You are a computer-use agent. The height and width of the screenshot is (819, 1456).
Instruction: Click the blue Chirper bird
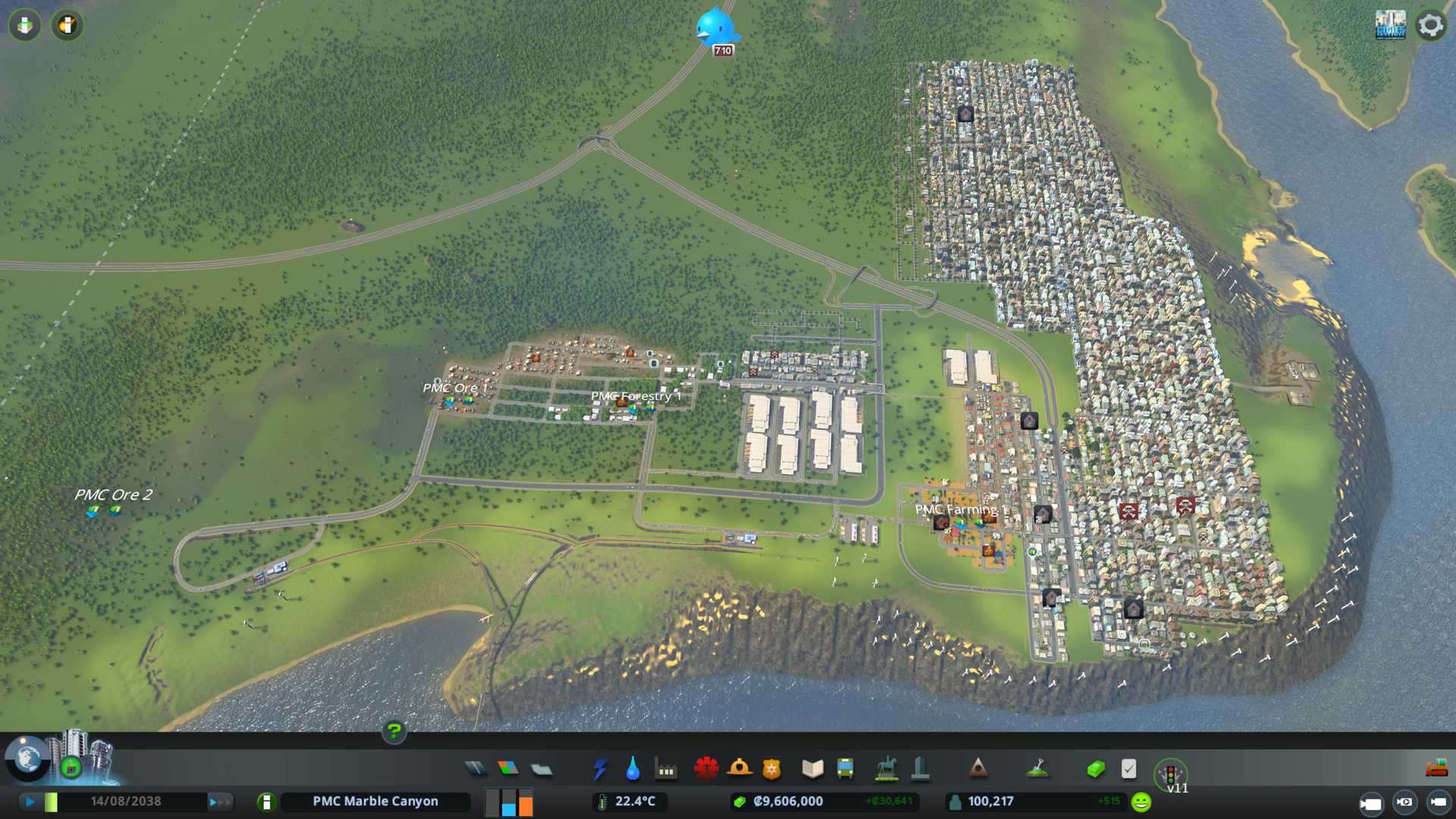tap(715, 28)
